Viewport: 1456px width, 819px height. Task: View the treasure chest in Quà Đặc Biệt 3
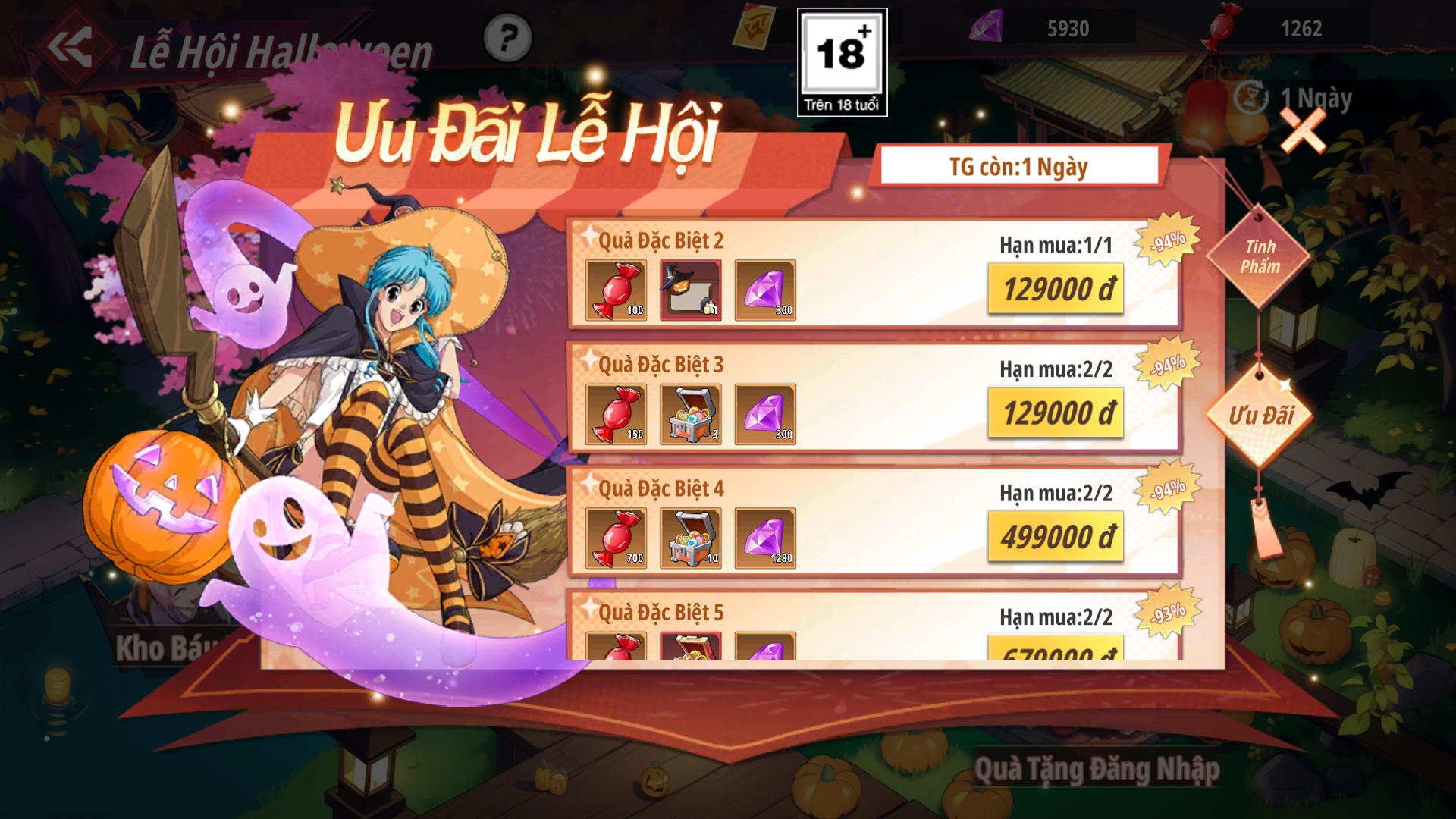click(x=690, y=414)
